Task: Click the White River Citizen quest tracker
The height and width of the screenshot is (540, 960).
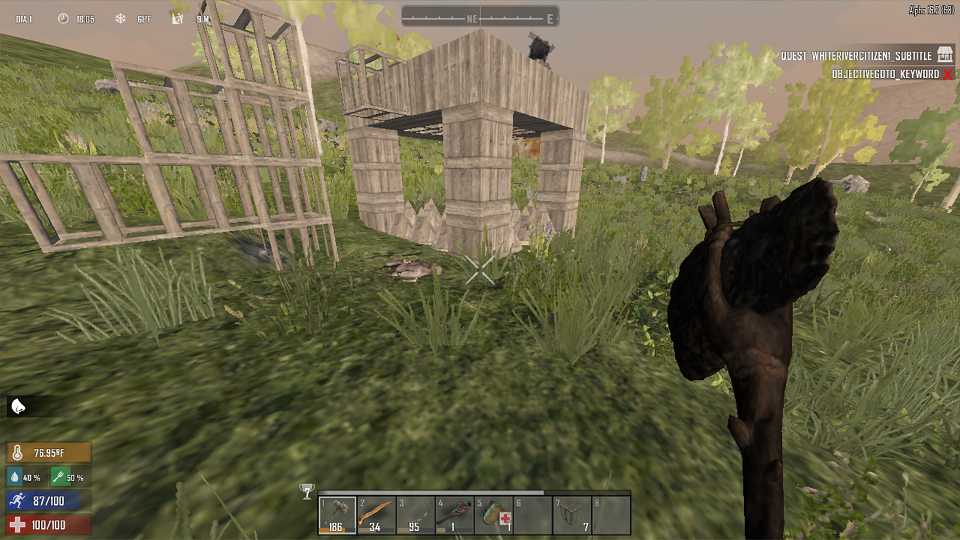Action: [857, 57]
